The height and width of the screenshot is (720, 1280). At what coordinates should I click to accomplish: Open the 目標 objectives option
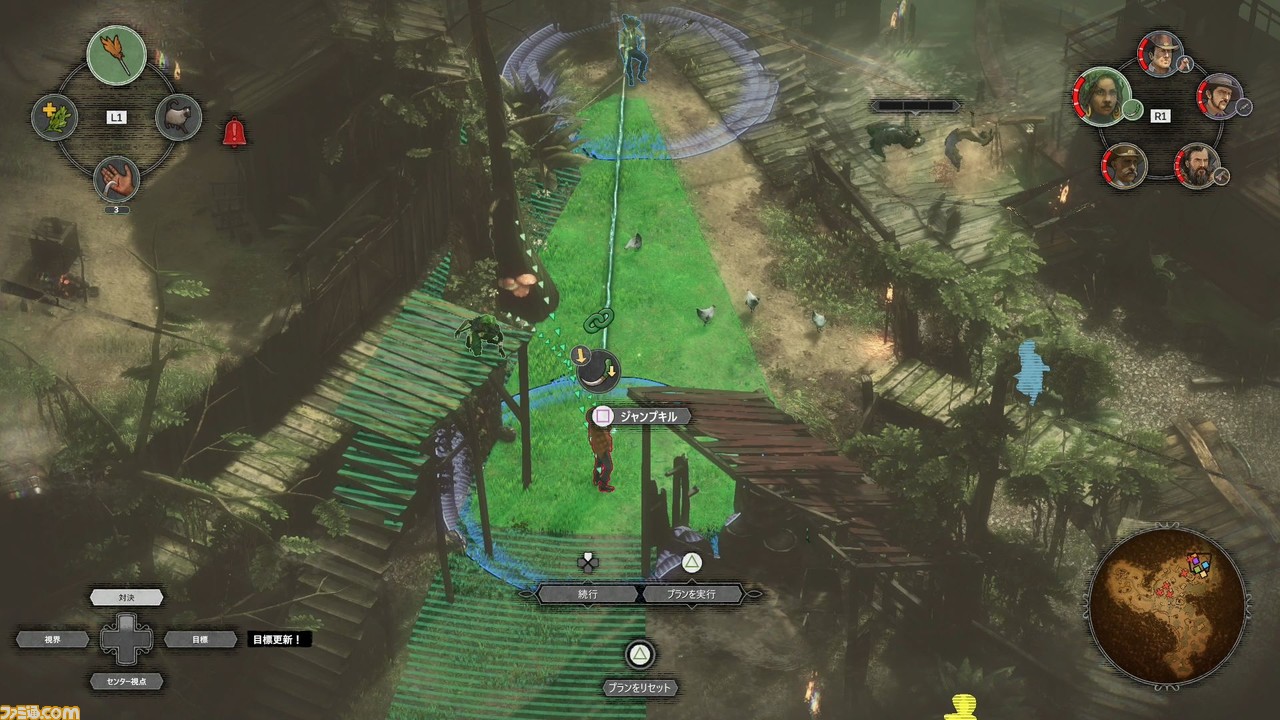199,639
